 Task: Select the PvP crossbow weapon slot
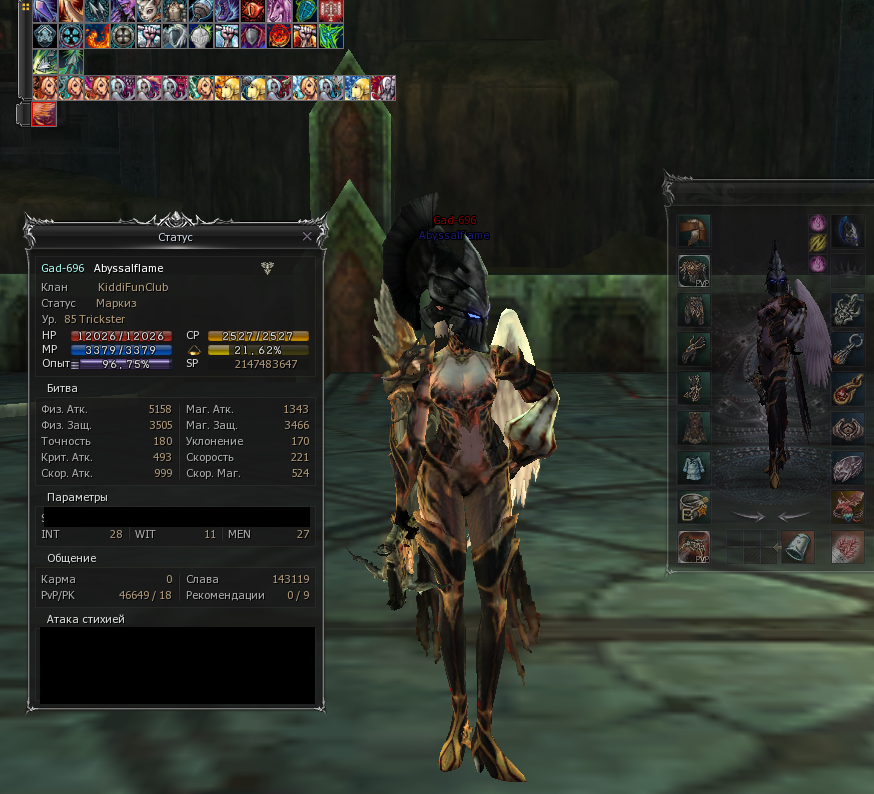693,547
